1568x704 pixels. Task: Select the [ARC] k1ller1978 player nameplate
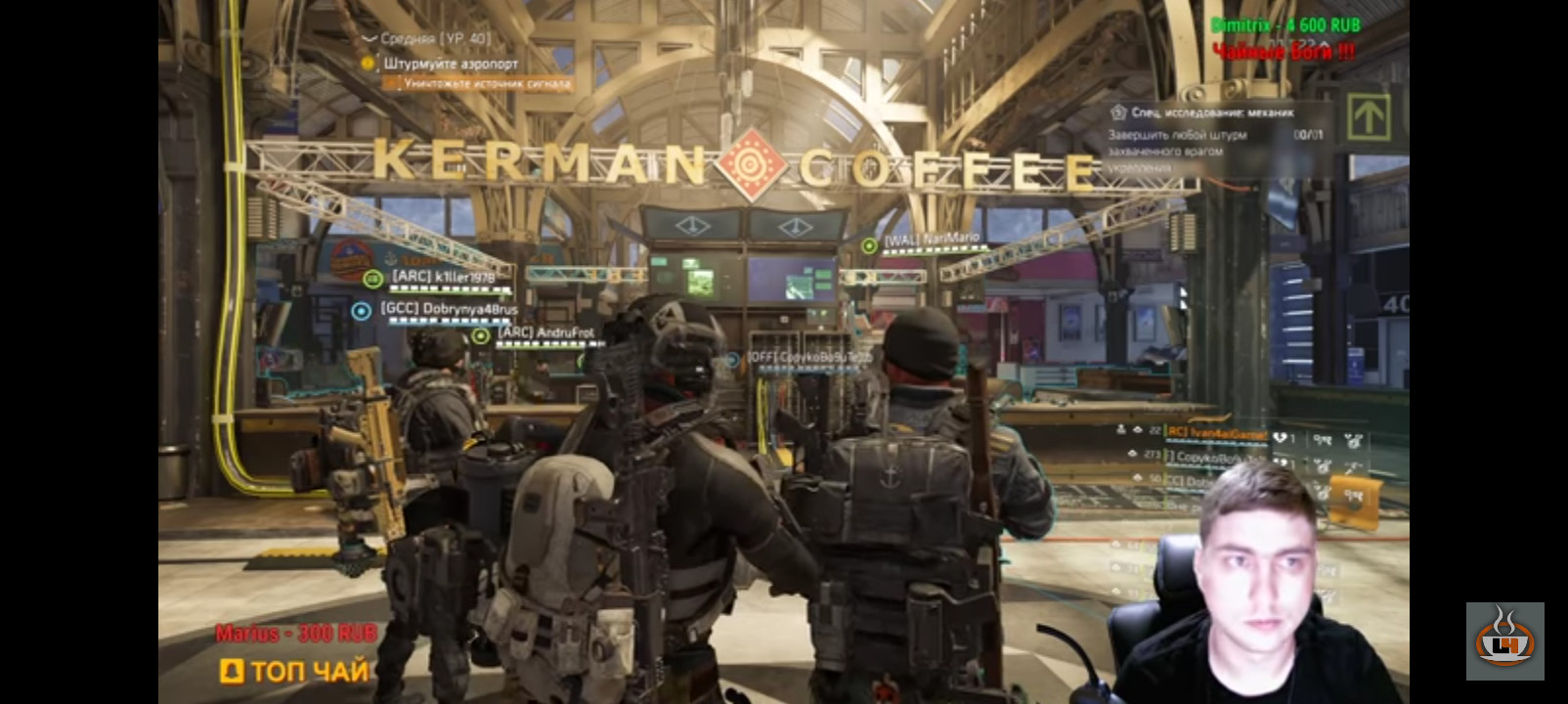[444, 278]
